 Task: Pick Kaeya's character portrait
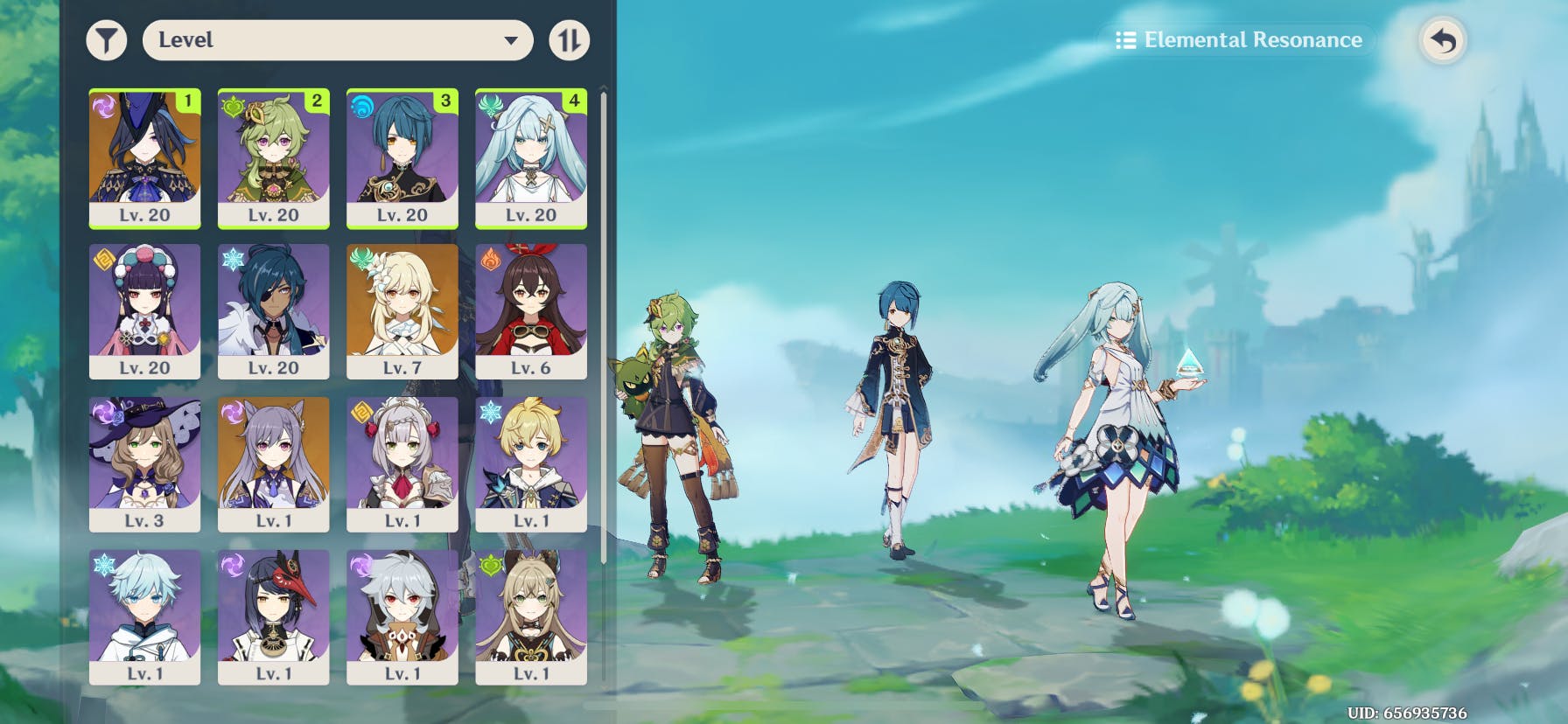coord(274,310)
